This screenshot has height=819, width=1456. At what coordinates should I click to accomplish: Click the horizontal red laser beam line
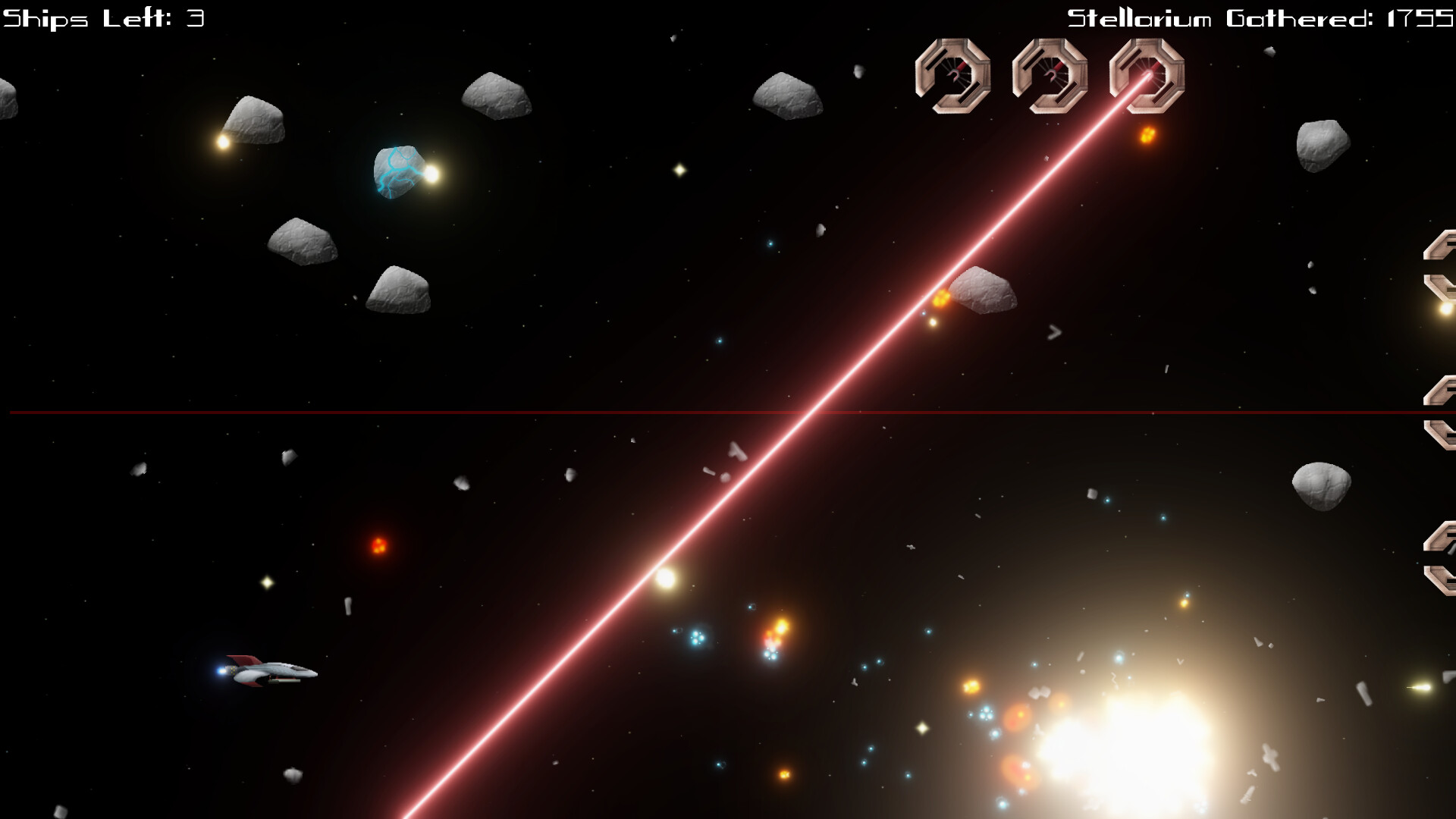click(x=531, y=412)
